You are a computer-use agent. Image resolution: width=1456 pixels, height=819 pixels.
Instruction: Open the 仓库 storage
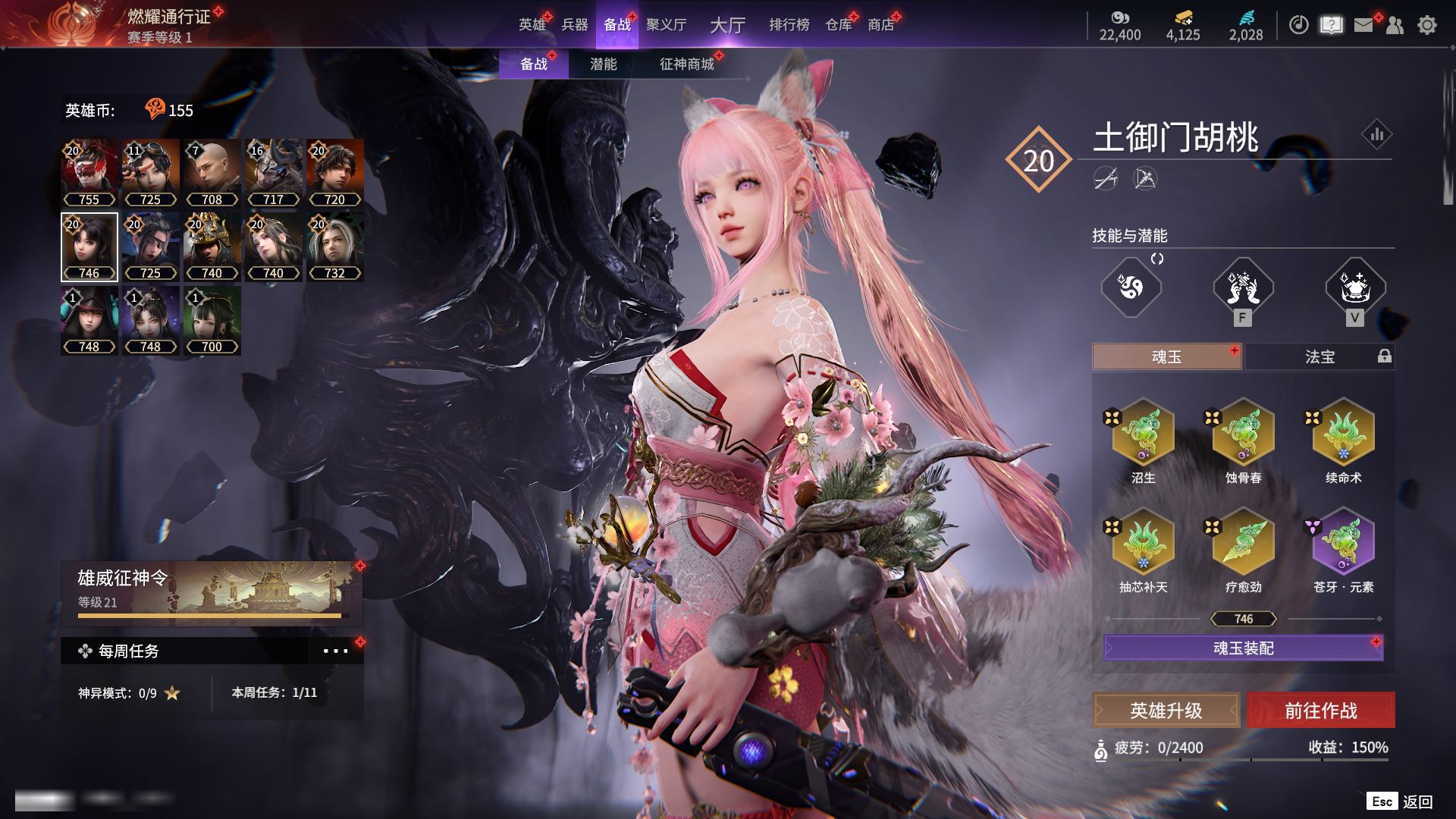(839, 25)
